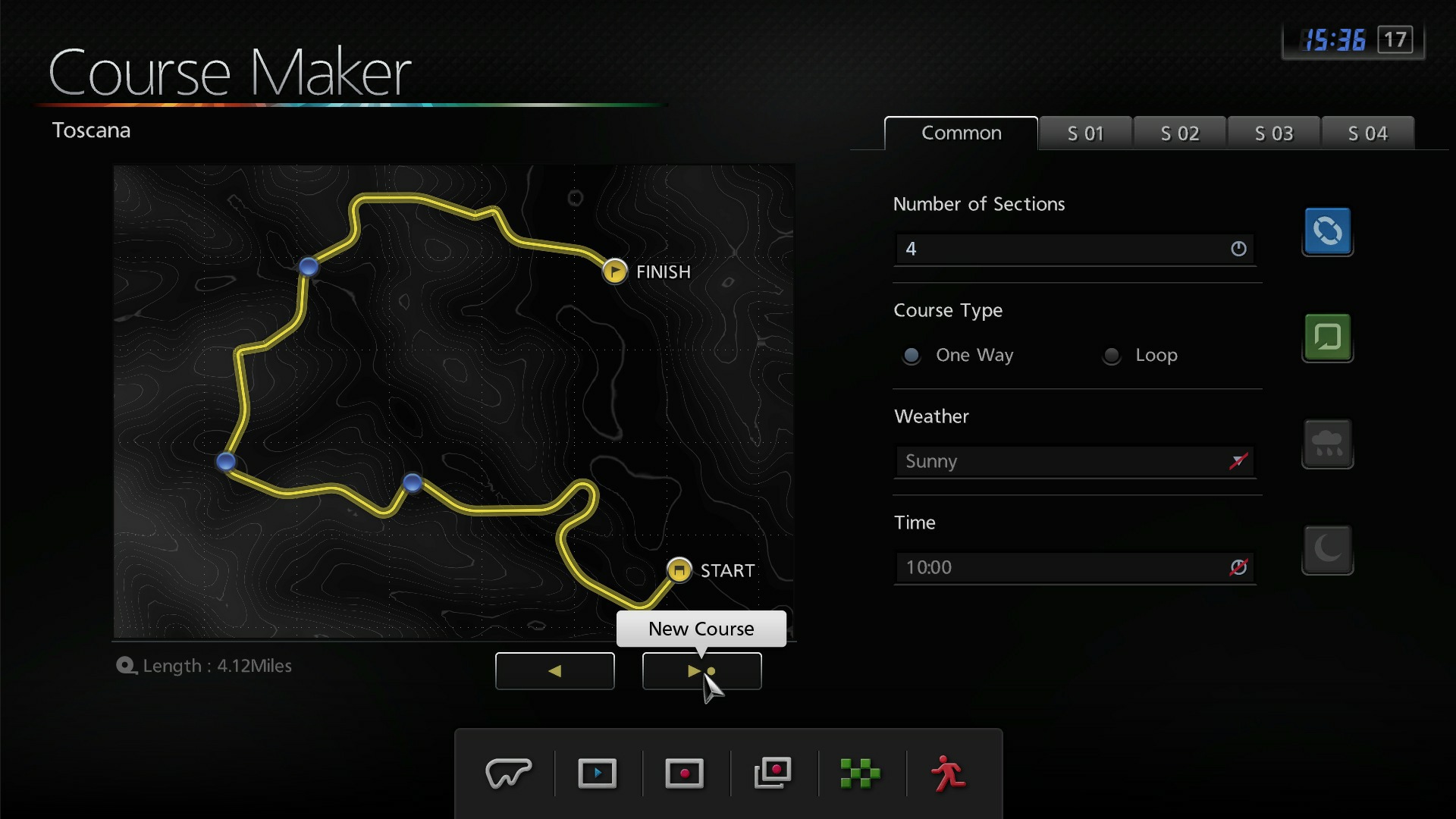This screenshot has height=819, width=1456.
Task: Switch to the S 02 section tab
Action: (x=1179, y=133)
